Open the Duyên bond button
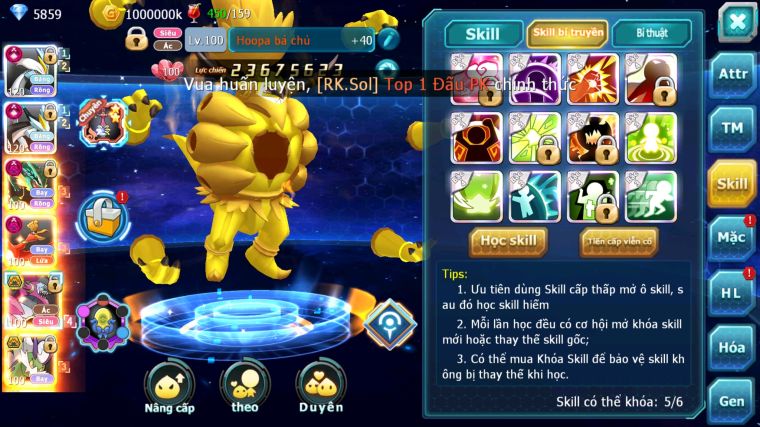This screenshot has height=427, width=760. [320, 386]
